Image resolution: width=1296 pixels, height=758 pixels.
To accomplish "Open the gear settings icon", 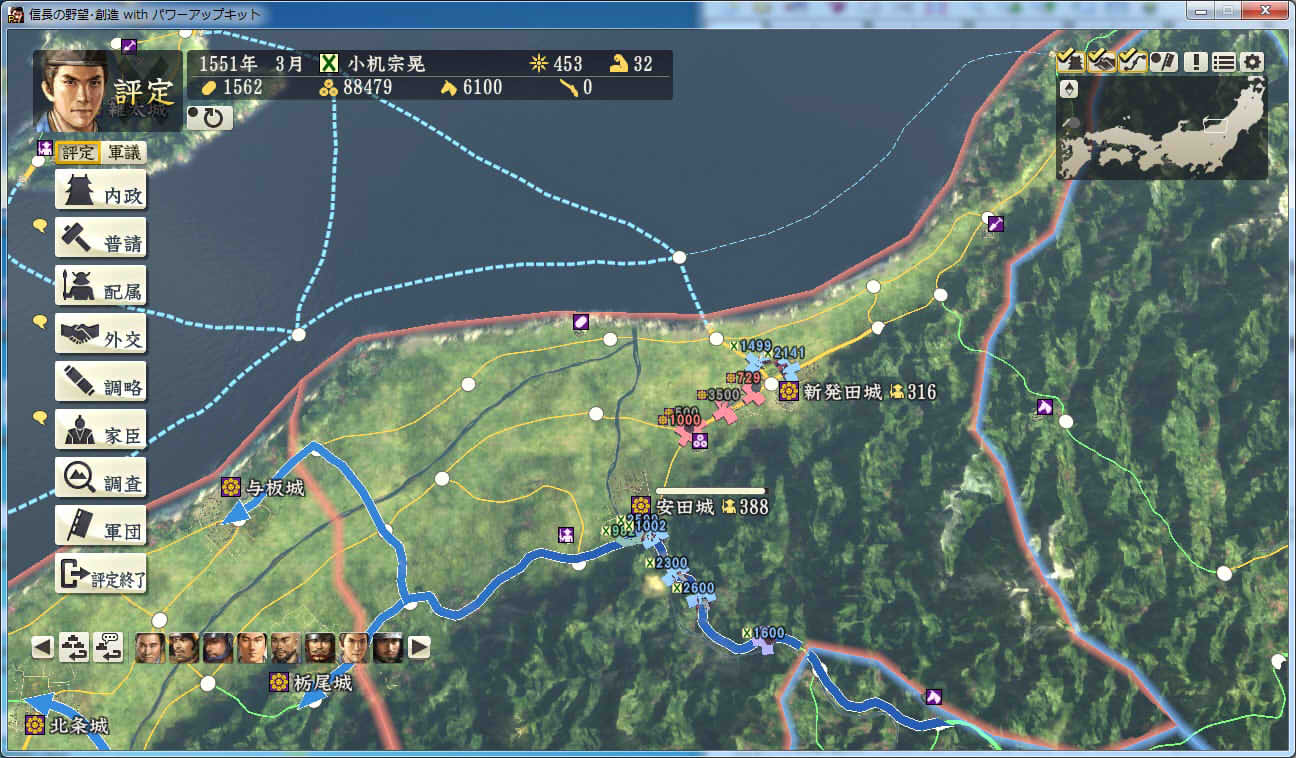I will (x=1252, y=62).
